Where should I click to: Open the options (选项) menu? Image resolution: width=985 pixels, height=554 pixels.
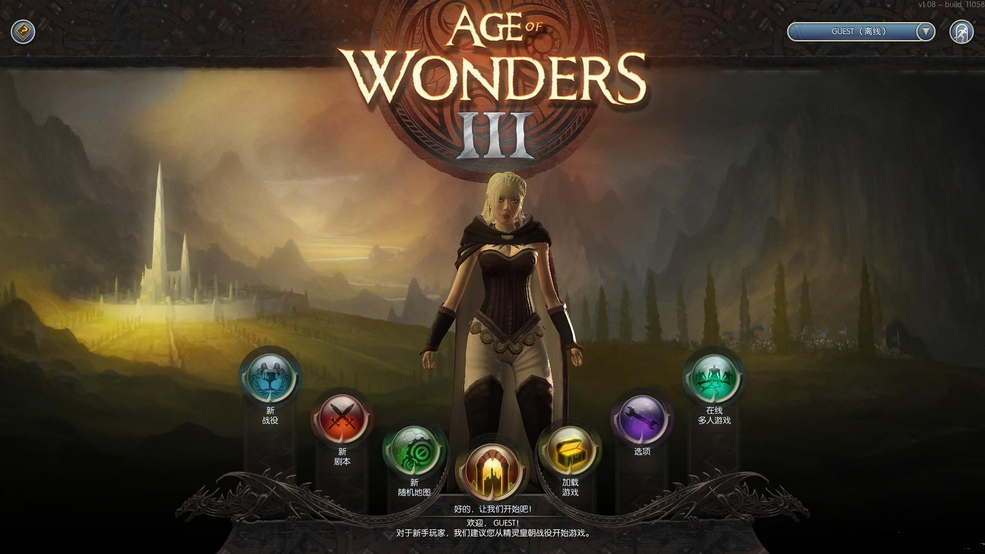click(x=641, y=418)
